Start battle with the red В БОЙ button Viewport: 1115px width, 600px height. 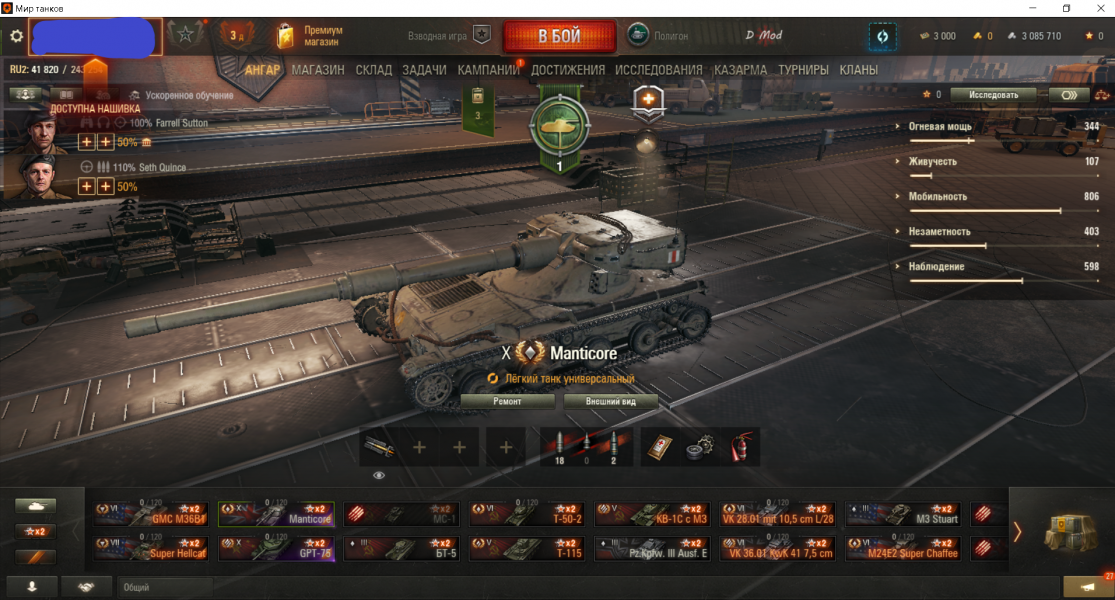[559, 36]
